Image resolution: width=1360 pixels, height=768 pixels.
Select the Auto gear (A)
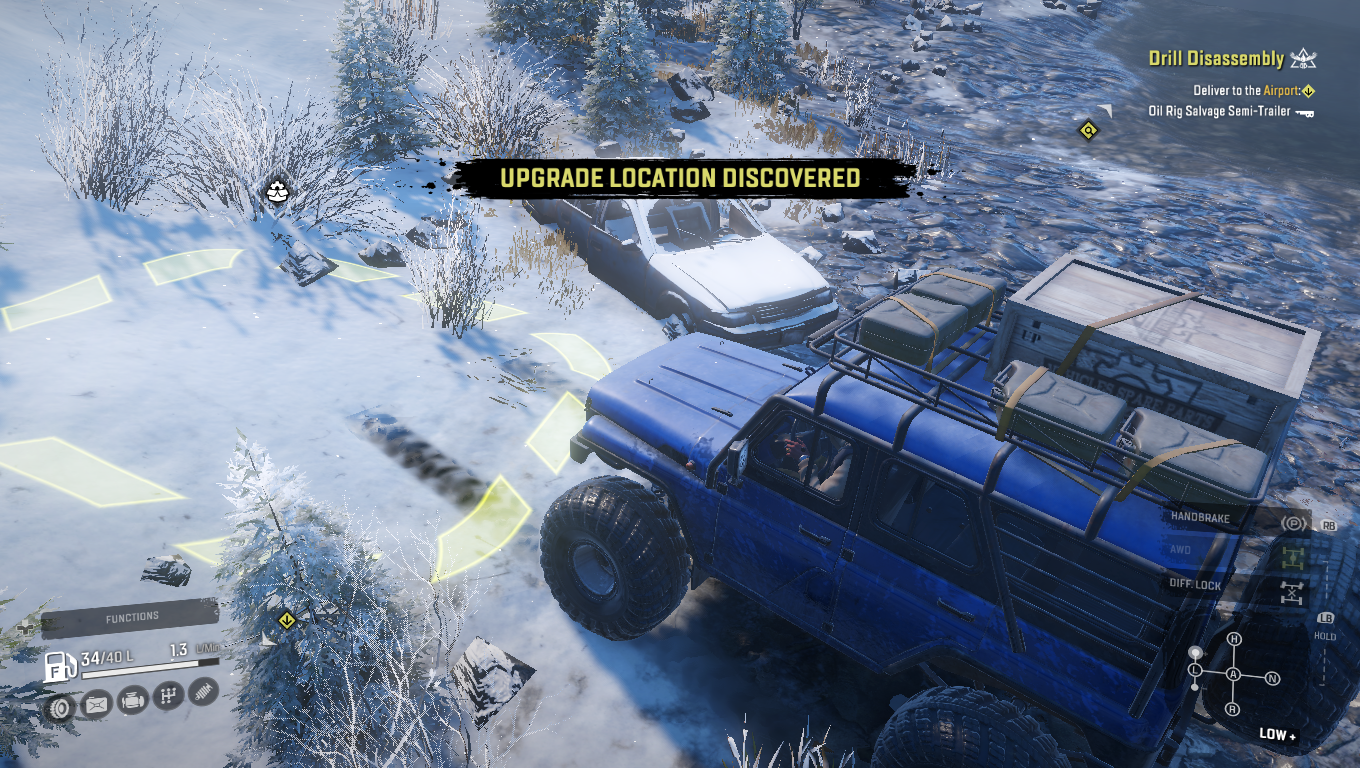pyautogui.click(x=1234, y=675)
